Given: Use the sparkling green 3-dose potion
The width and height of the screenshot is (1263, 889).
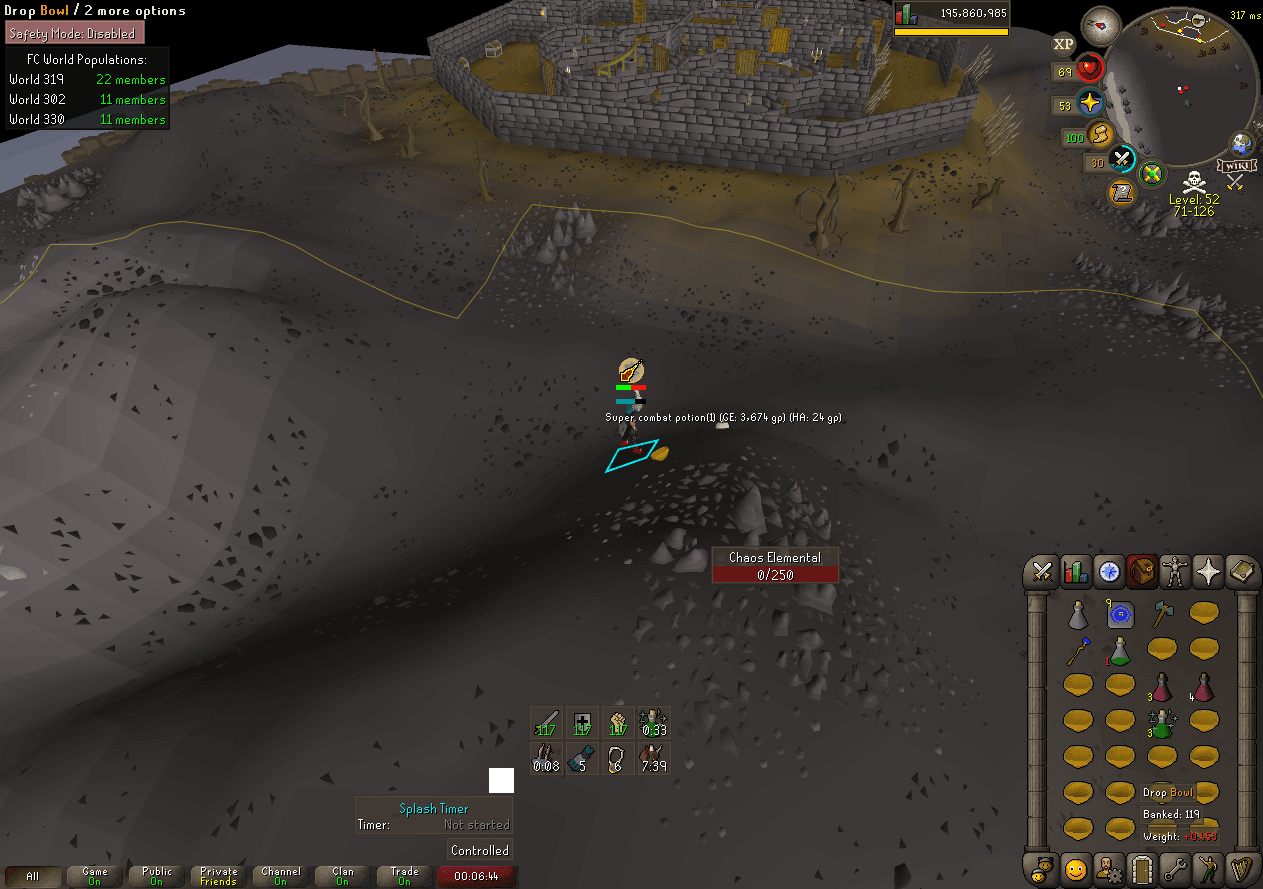Looking at the screenshot, I should point(1161,723).
